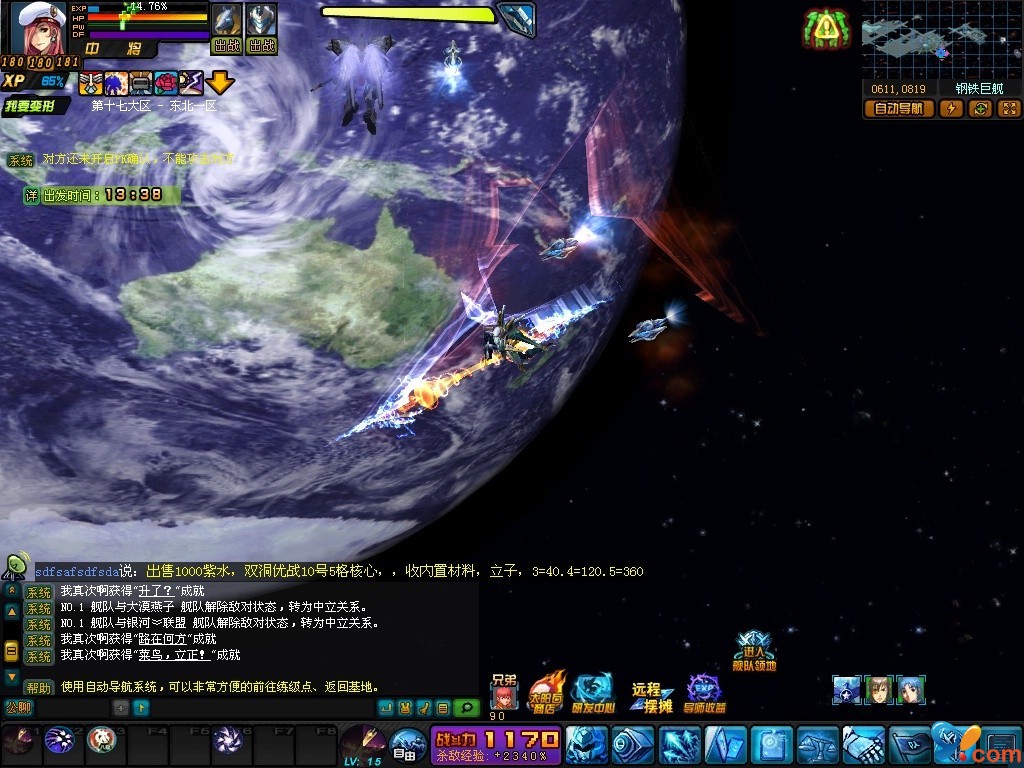Click the green refresh button under minimap
This screenshot has width=1024, height=768.
[980, 109]
